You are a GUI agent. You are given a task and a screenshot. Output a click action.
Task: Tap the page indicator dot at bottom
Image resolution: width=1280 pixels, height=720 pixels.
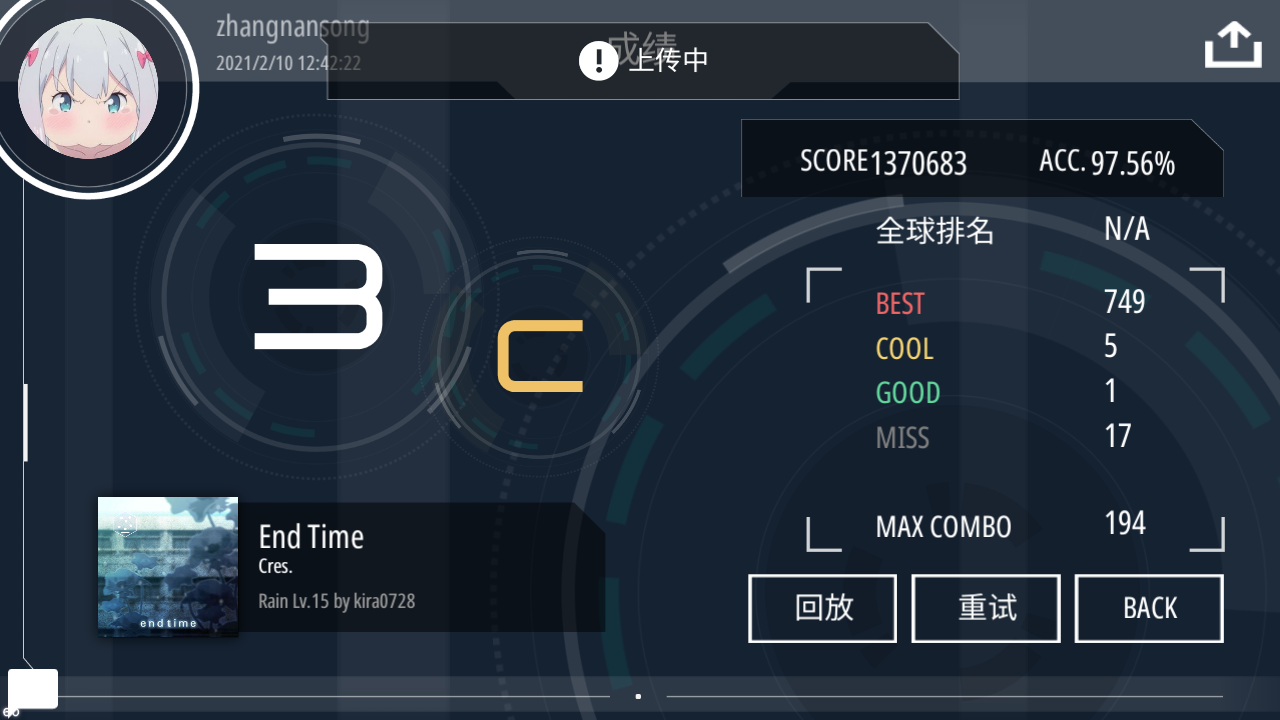coord(639,697)
